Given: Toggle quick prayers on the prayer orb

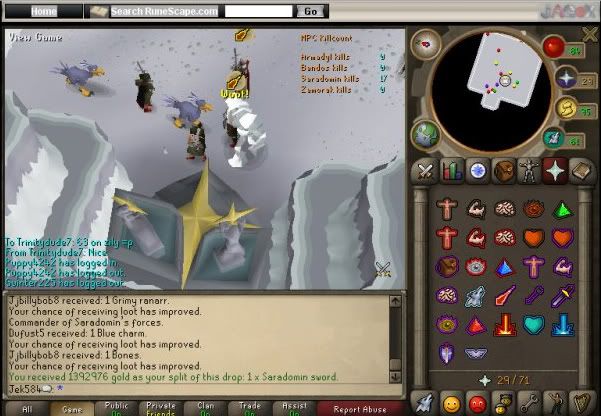Looking at the screenshot, I should pyautogui.click(x=566, y=78).
